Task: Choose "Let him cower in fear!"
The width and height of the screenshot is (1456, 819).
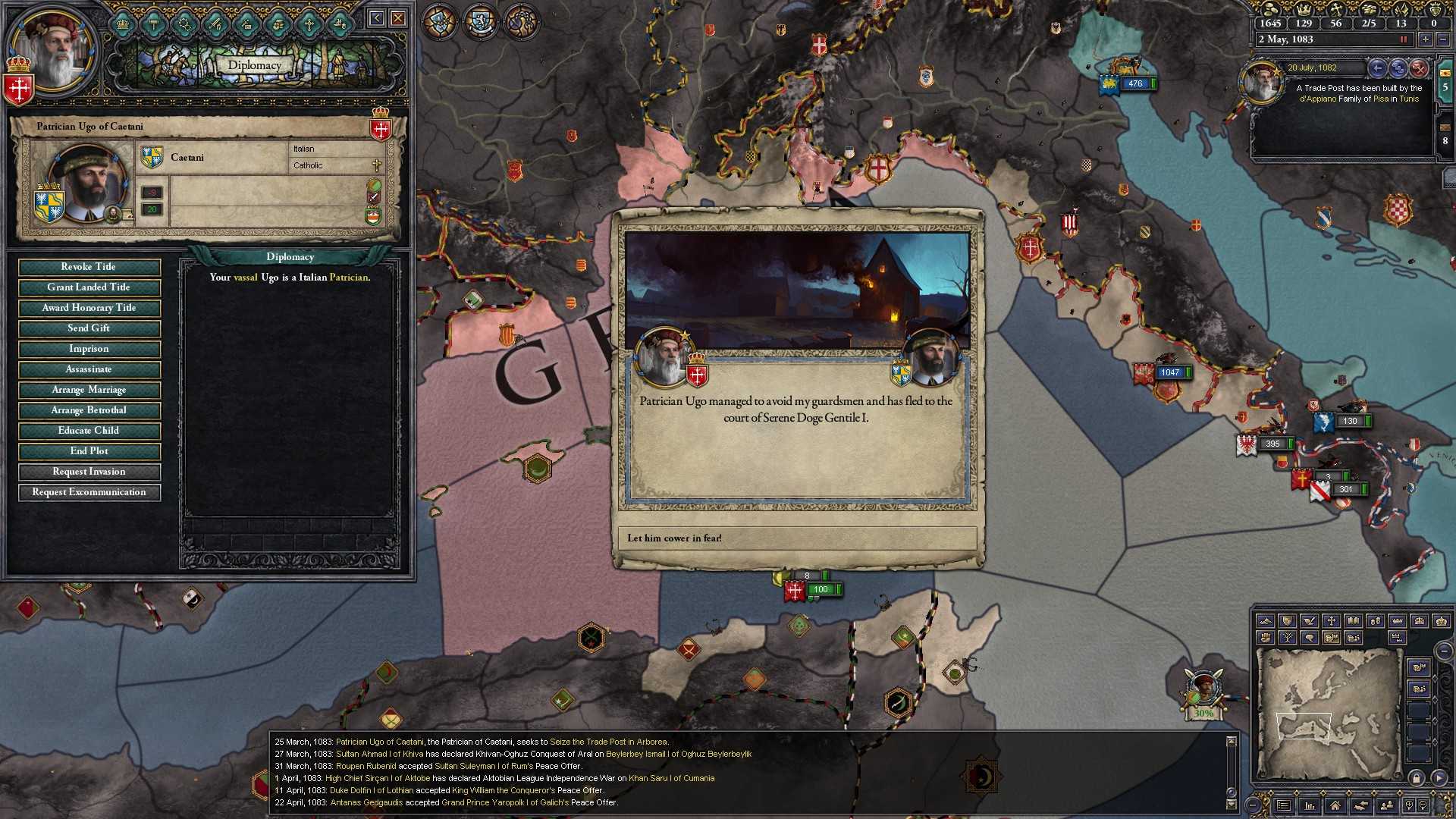Action: (798, 538)
